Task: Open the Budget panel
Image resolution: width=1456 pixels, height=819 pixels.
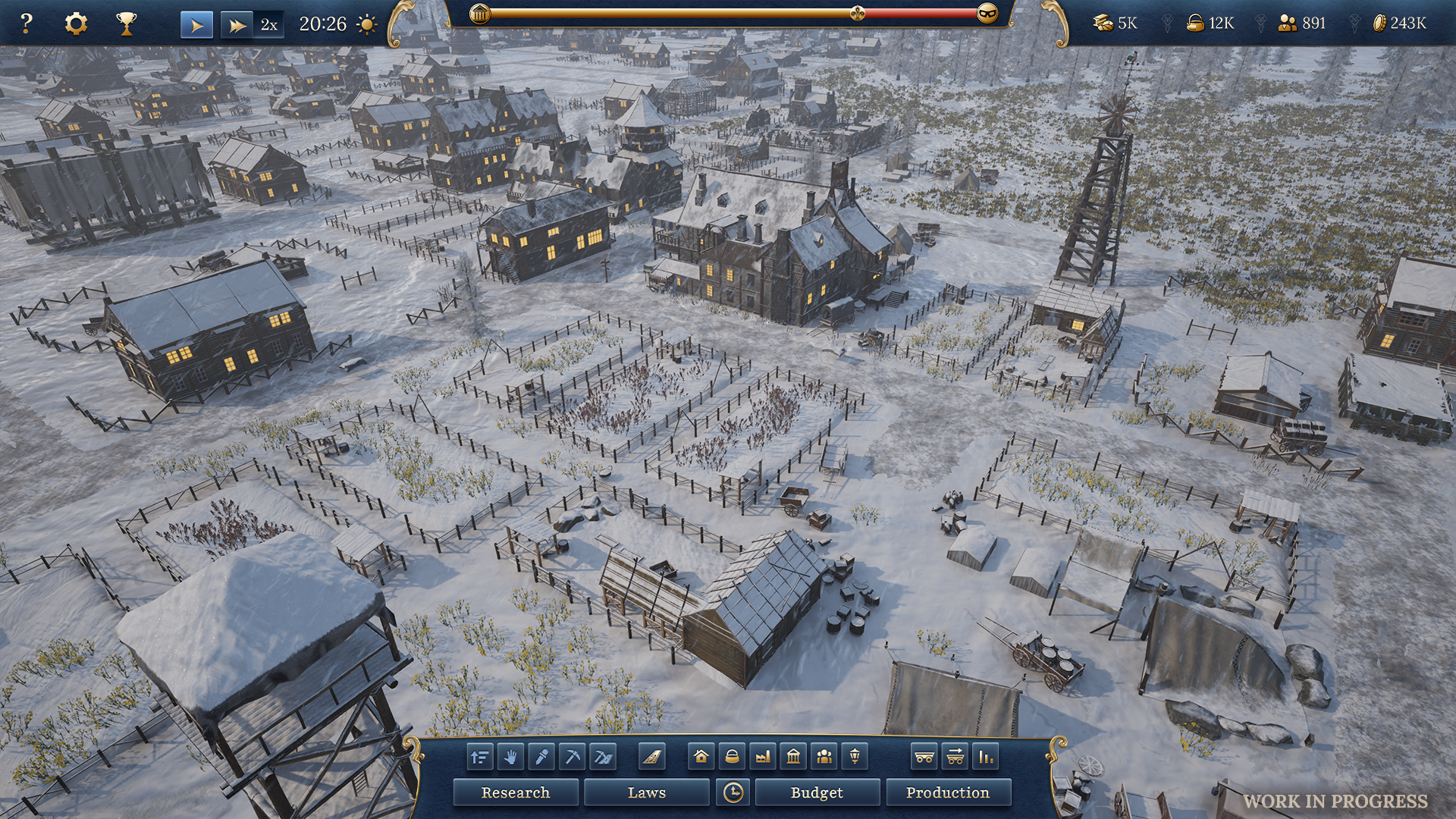Action: pyautogui.click(x=817, y=792)
